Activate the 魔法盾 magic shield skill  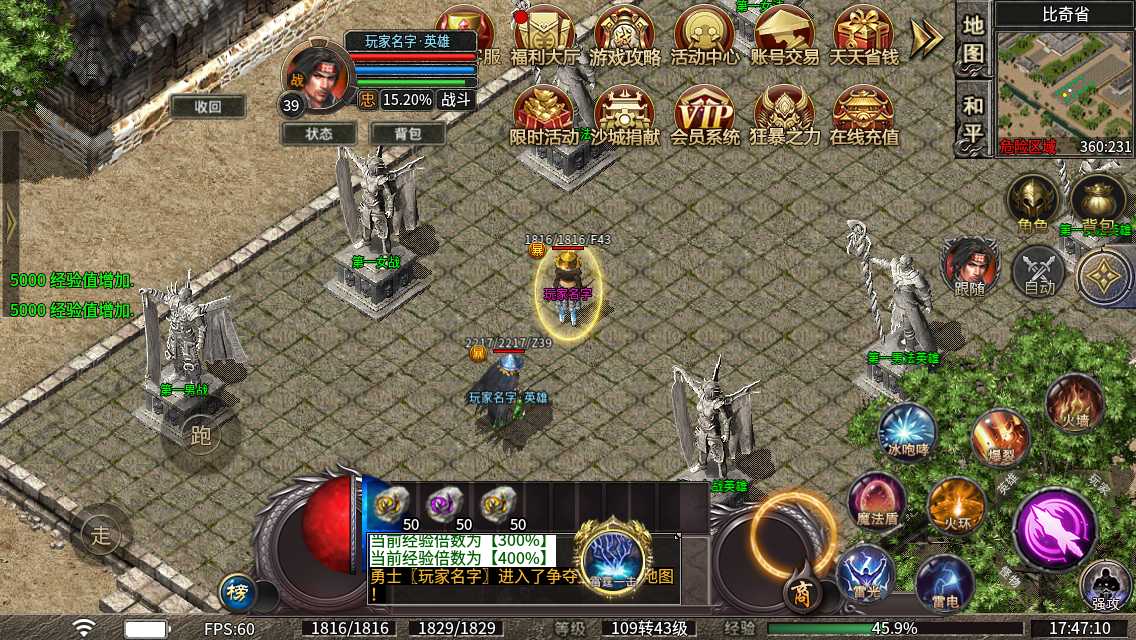pos(877,499)
